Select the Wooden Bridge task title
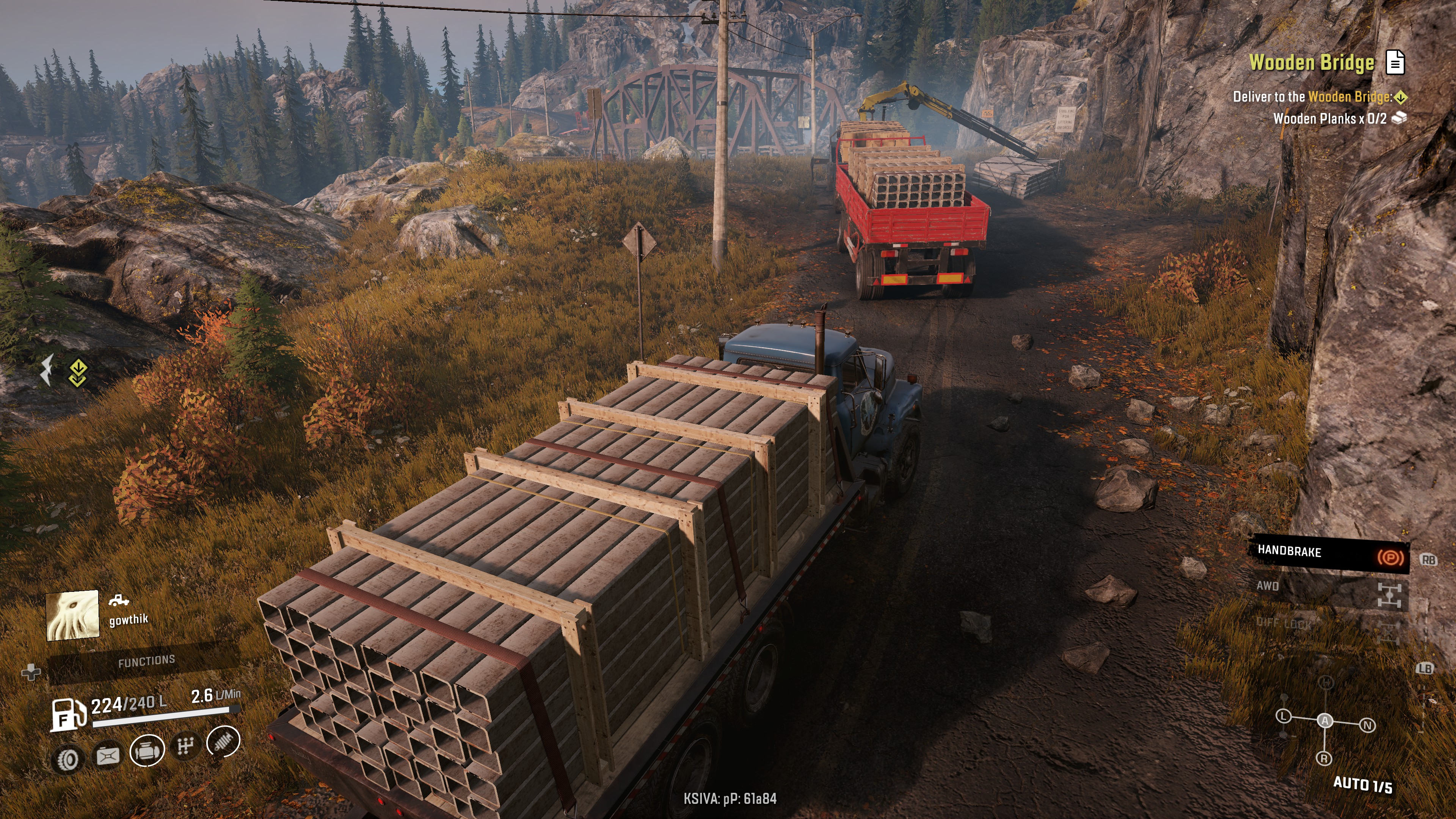The height and width of the screenshot is (819, 1456). point(1311,62)
